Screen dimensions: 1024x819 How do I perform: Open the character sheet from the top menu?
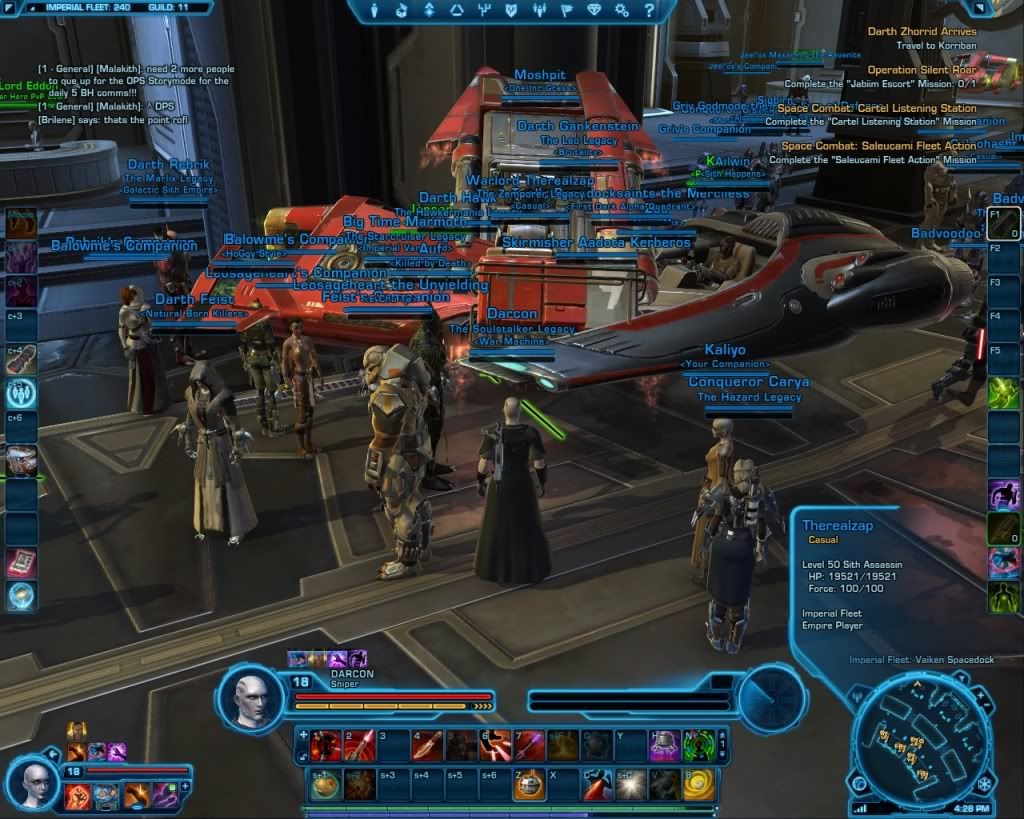[x=374, y=11]
